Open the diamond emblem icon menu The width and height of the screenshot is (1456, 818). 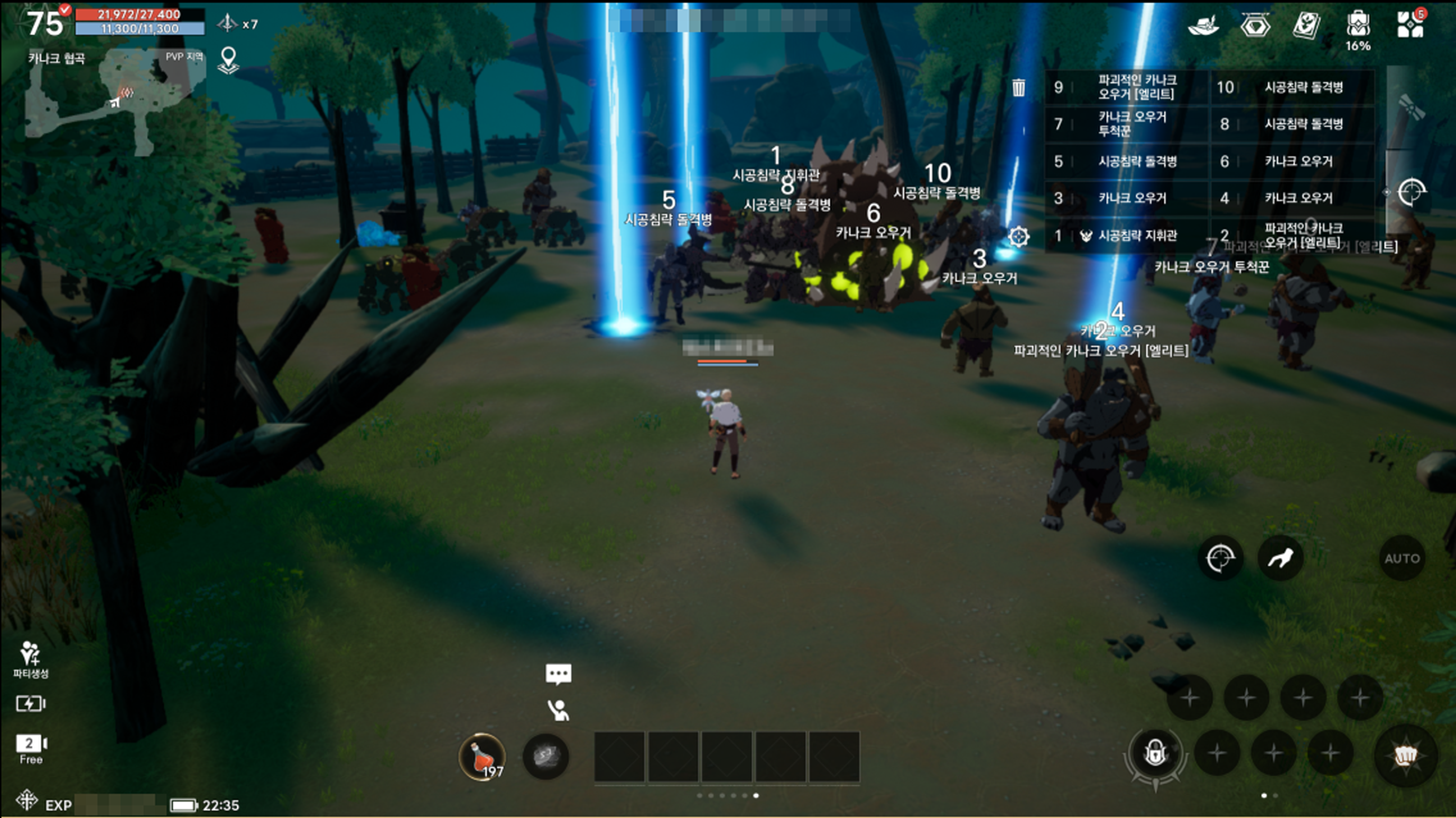(1255, 26)
